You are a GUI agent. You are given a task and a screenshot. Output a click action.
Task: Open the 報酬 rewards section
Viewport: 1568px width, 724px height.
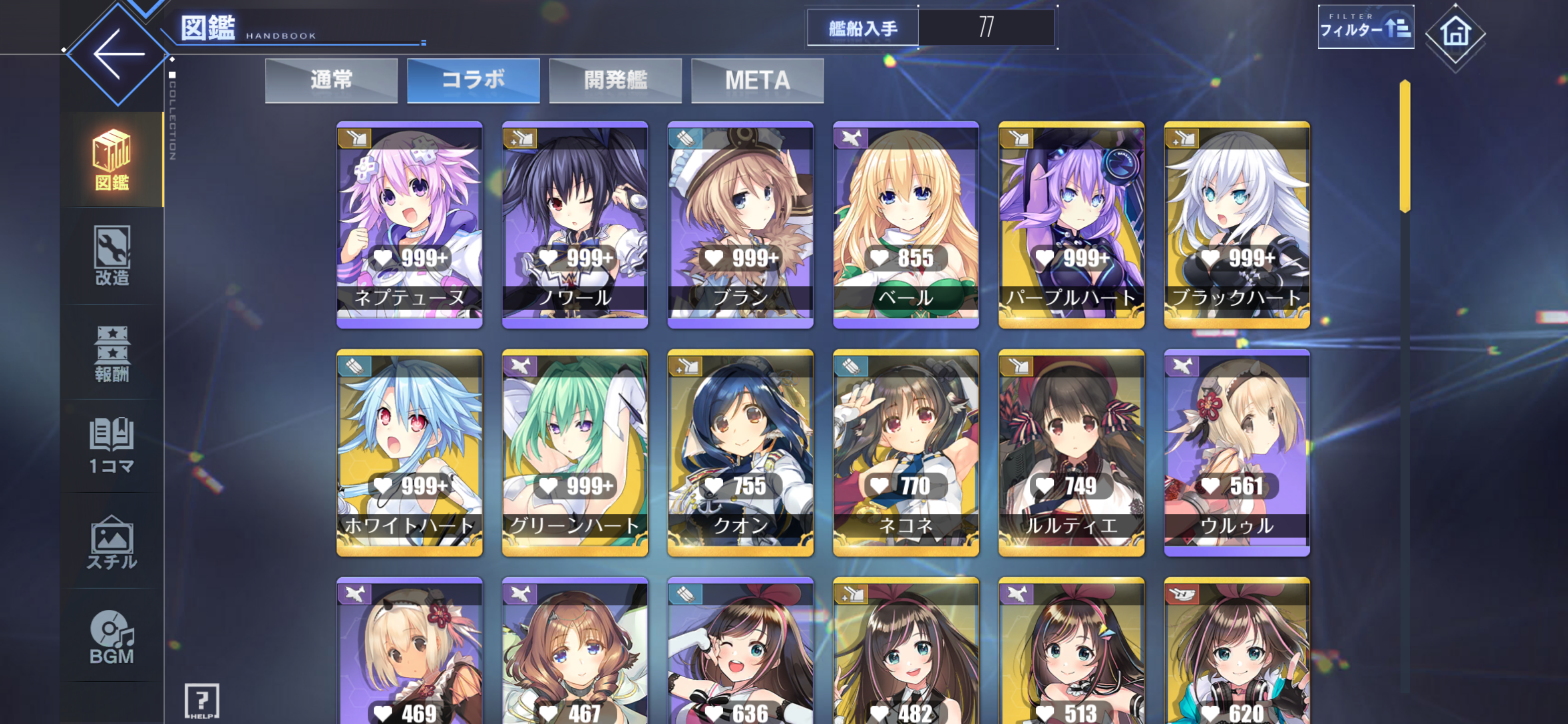[x=112, y=353]
